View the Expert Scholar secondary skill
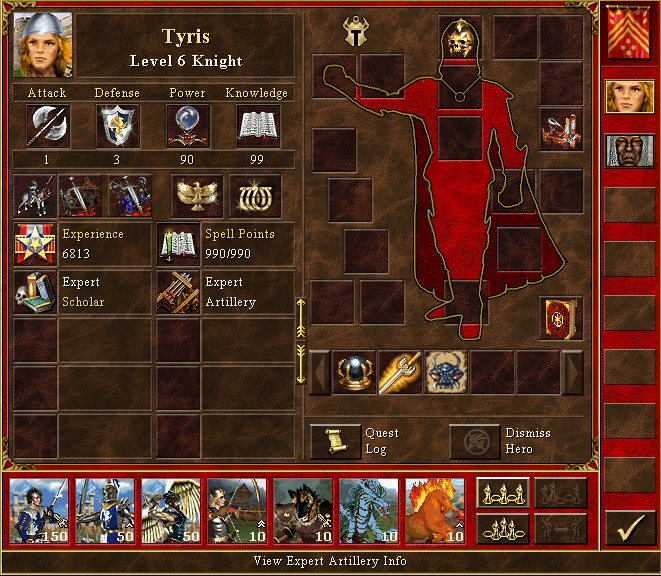Viewport: 661px width, 576px height. tap(34, 292)
